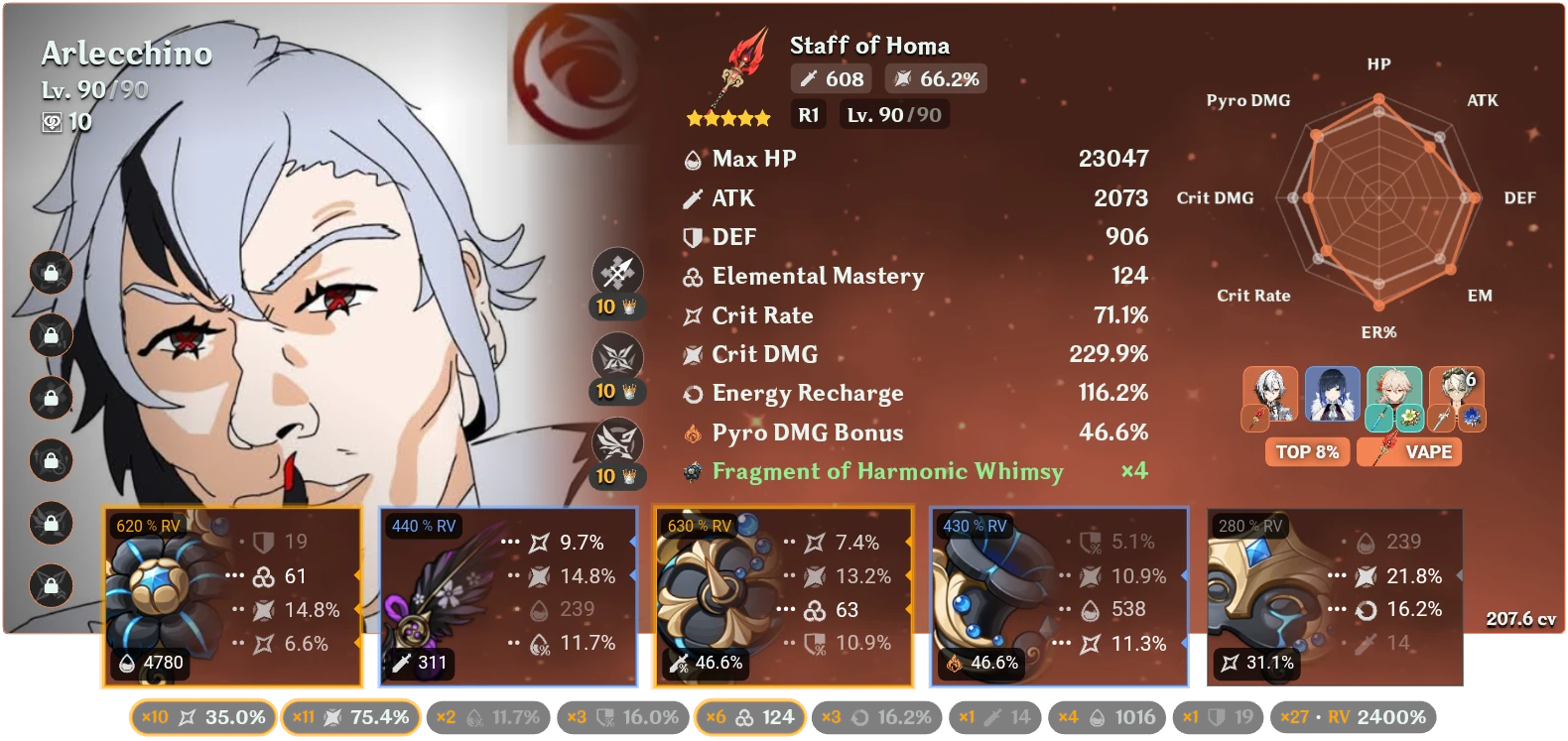Click the Elemental Mastery icon
Screen dimensions: 1568x741
click(692, 276)
